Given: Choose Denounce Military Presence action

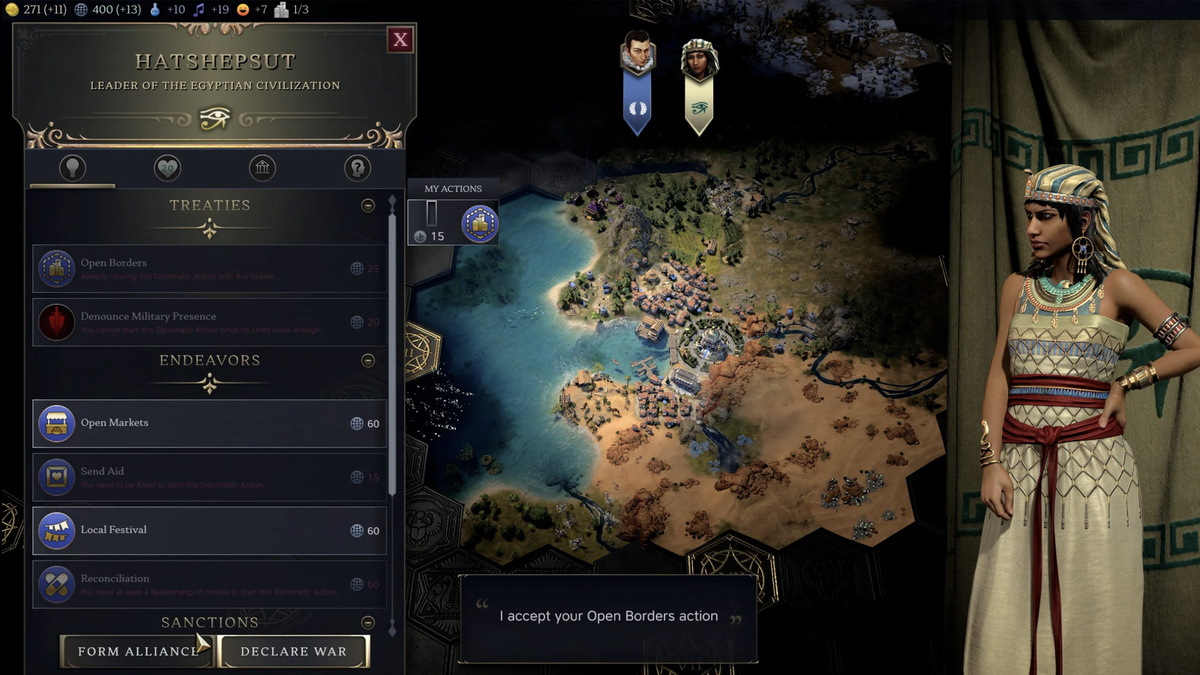Looking at the screenshot, I should [210, 322].
